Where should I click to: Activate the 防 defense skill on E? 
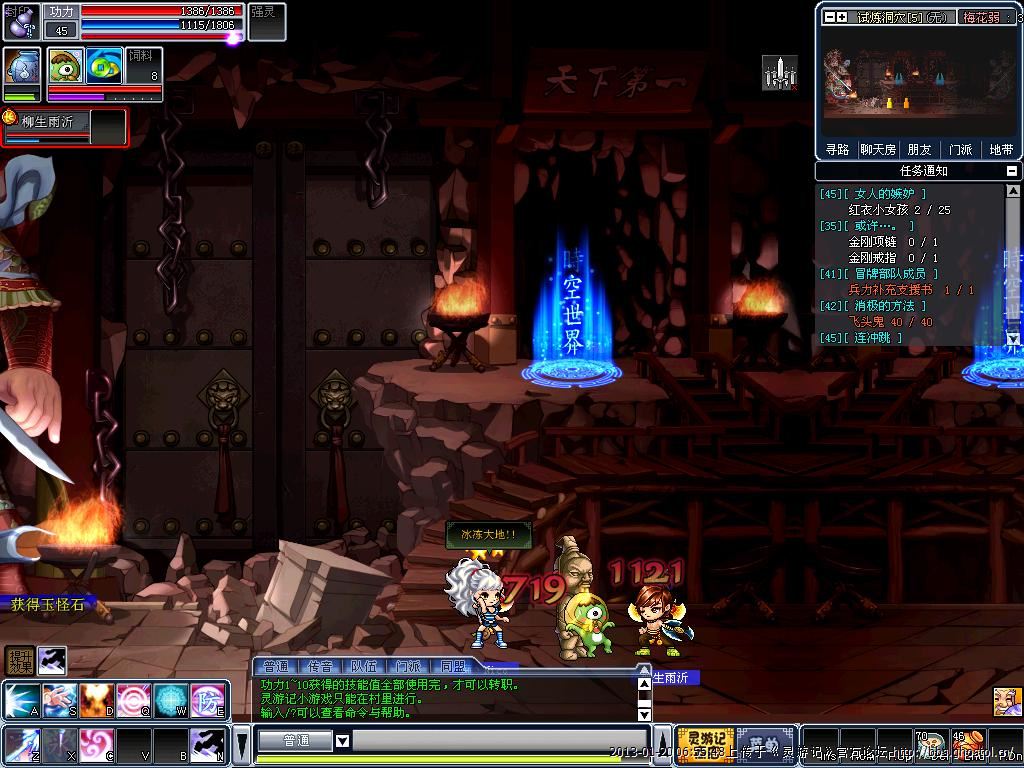(207, 700)
